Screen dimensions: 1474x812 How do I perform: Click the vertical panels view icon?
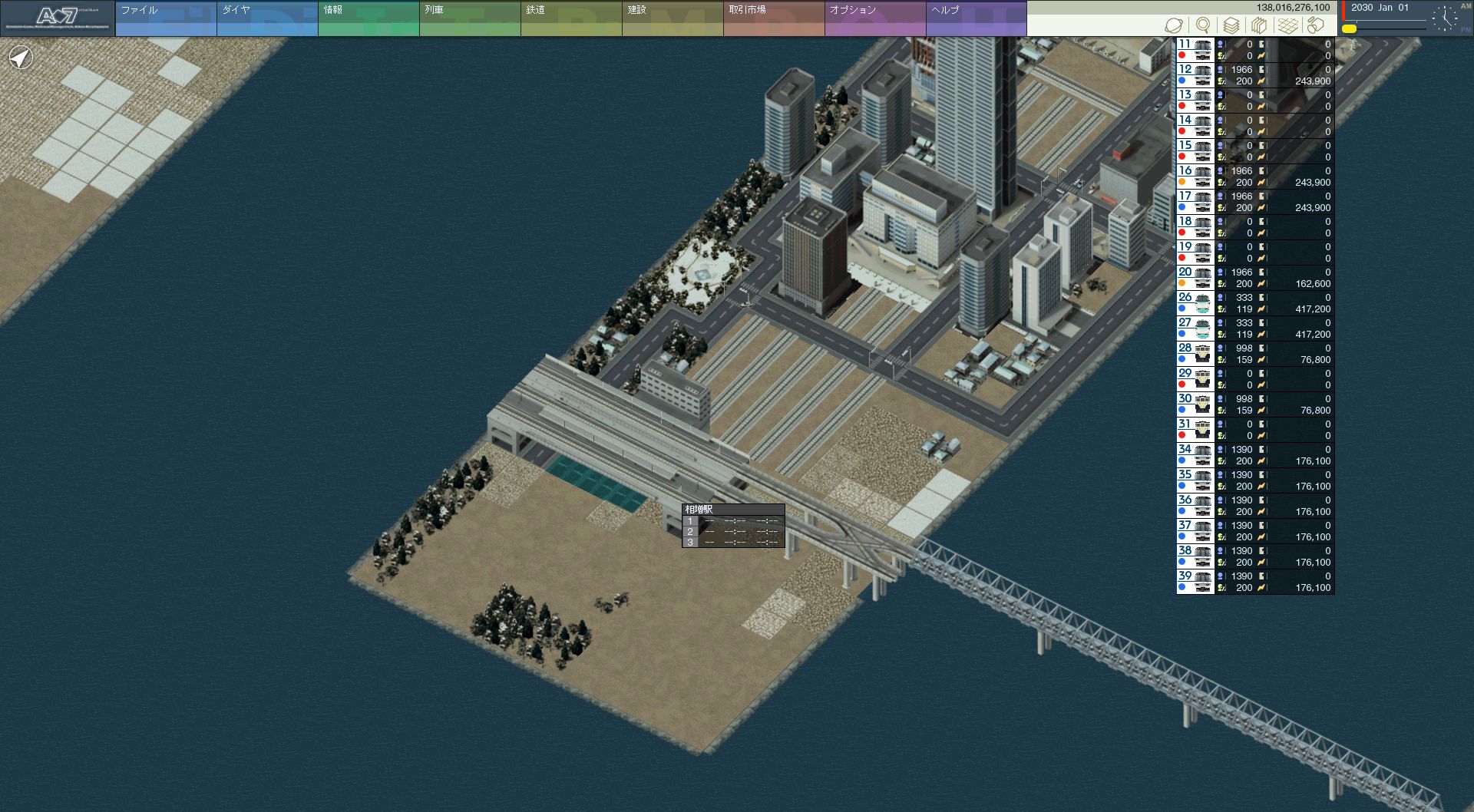[x=1259, y=25]
